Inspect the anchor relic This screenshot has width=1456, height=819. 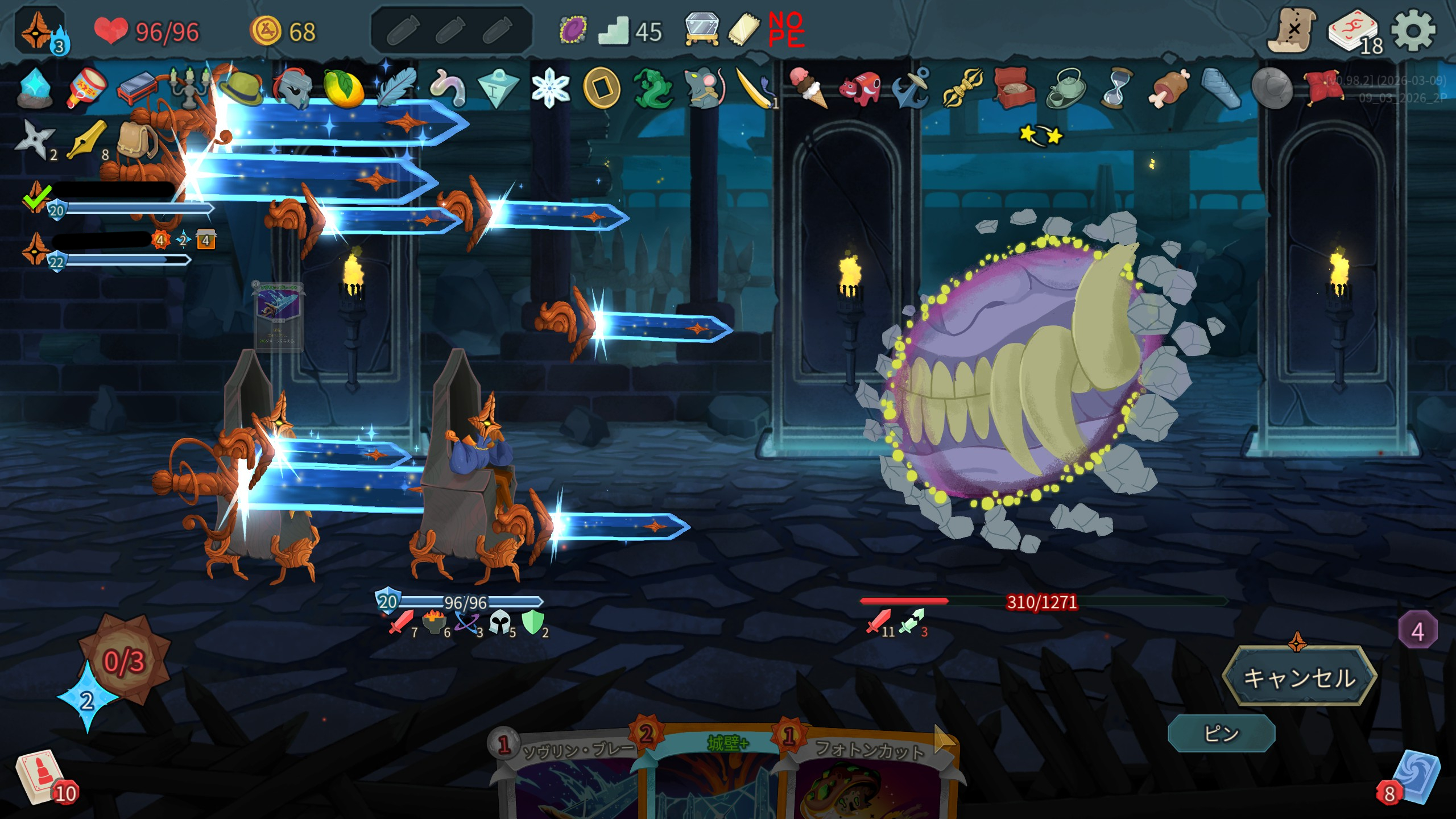[911, 88]
